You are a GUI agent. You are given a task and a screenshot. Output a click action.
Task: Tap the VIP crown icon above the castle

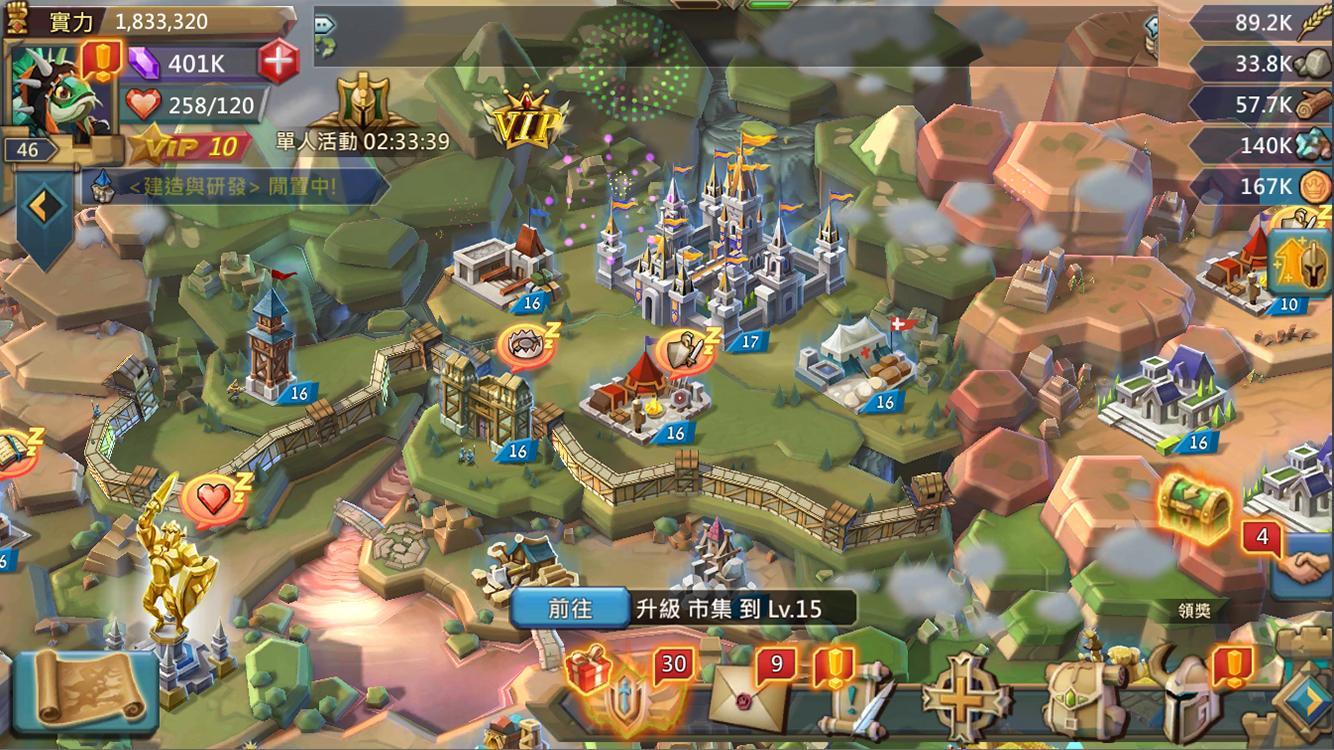525,115
